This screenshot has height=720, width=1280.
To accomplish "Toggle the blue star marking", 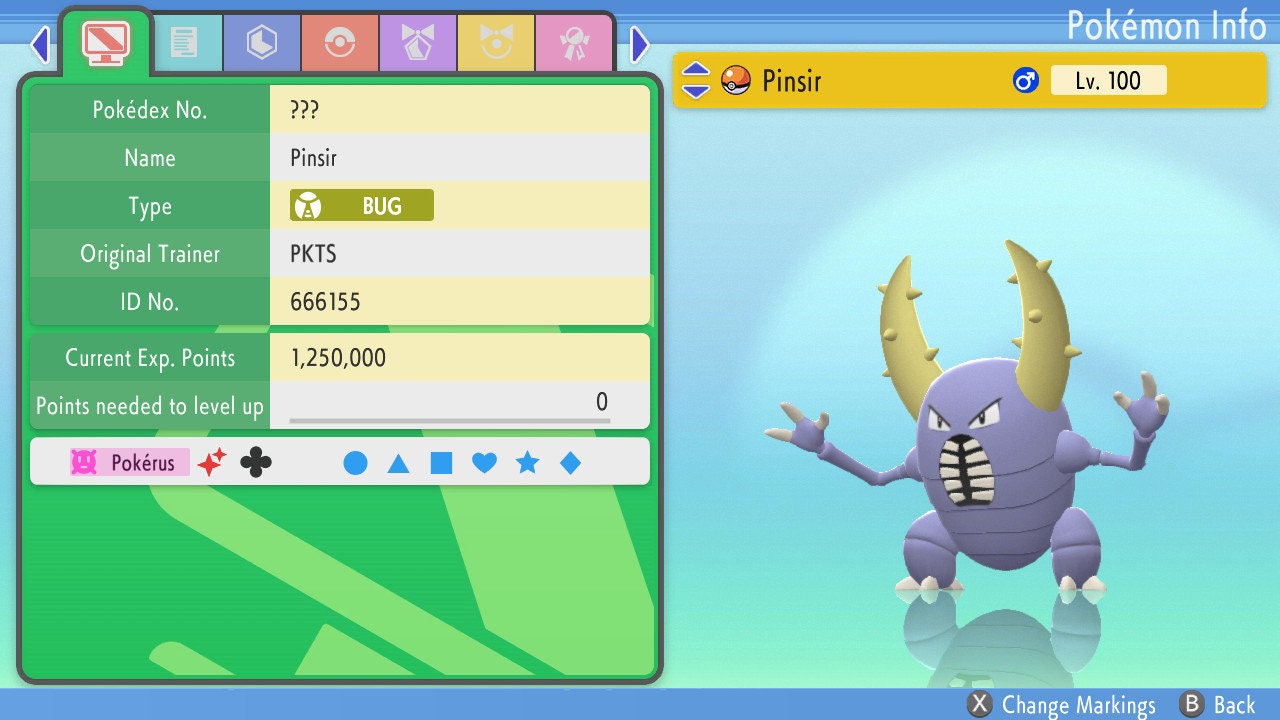I will (x=527, y=463).
